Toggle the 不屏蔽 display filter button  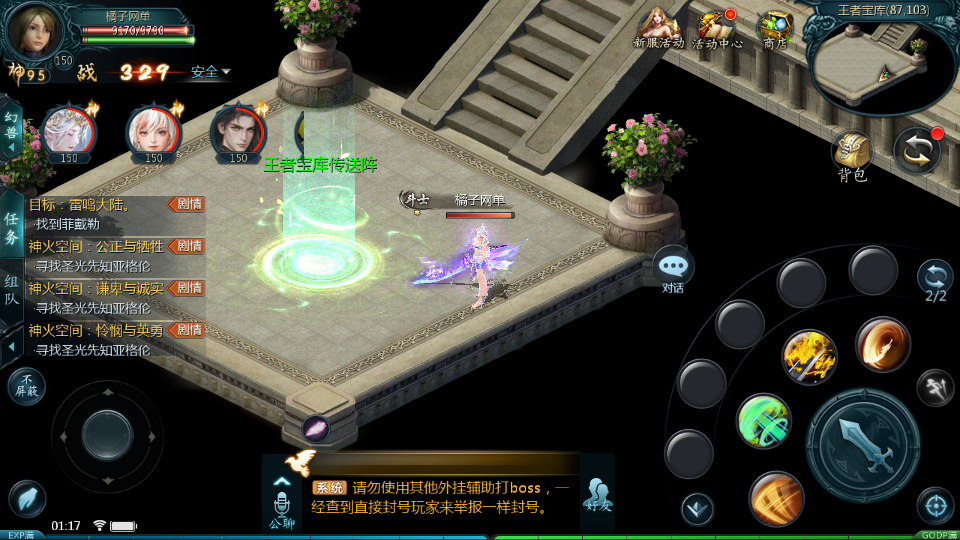(27, 385)
